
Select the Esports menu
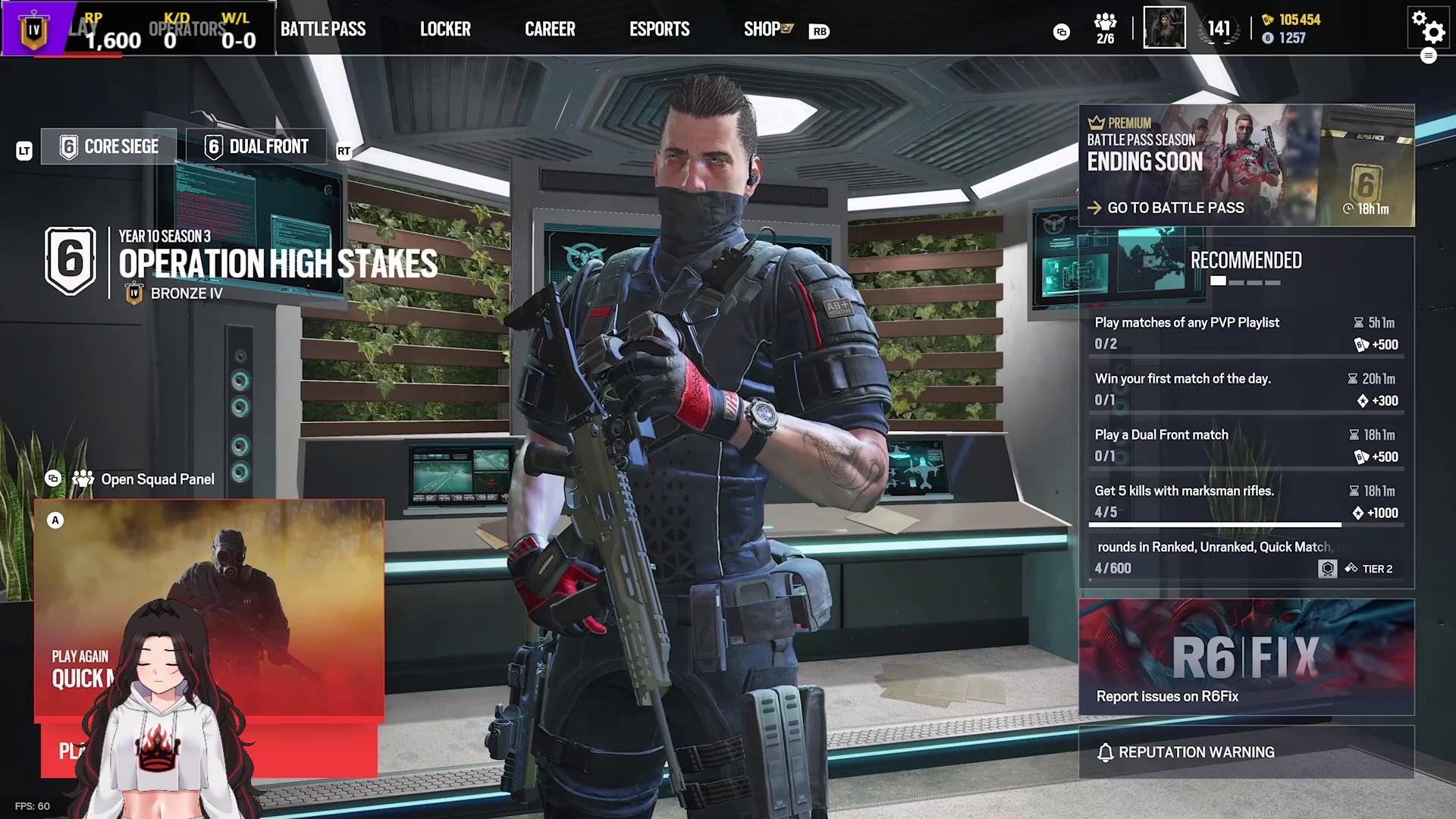click(659, 30)
